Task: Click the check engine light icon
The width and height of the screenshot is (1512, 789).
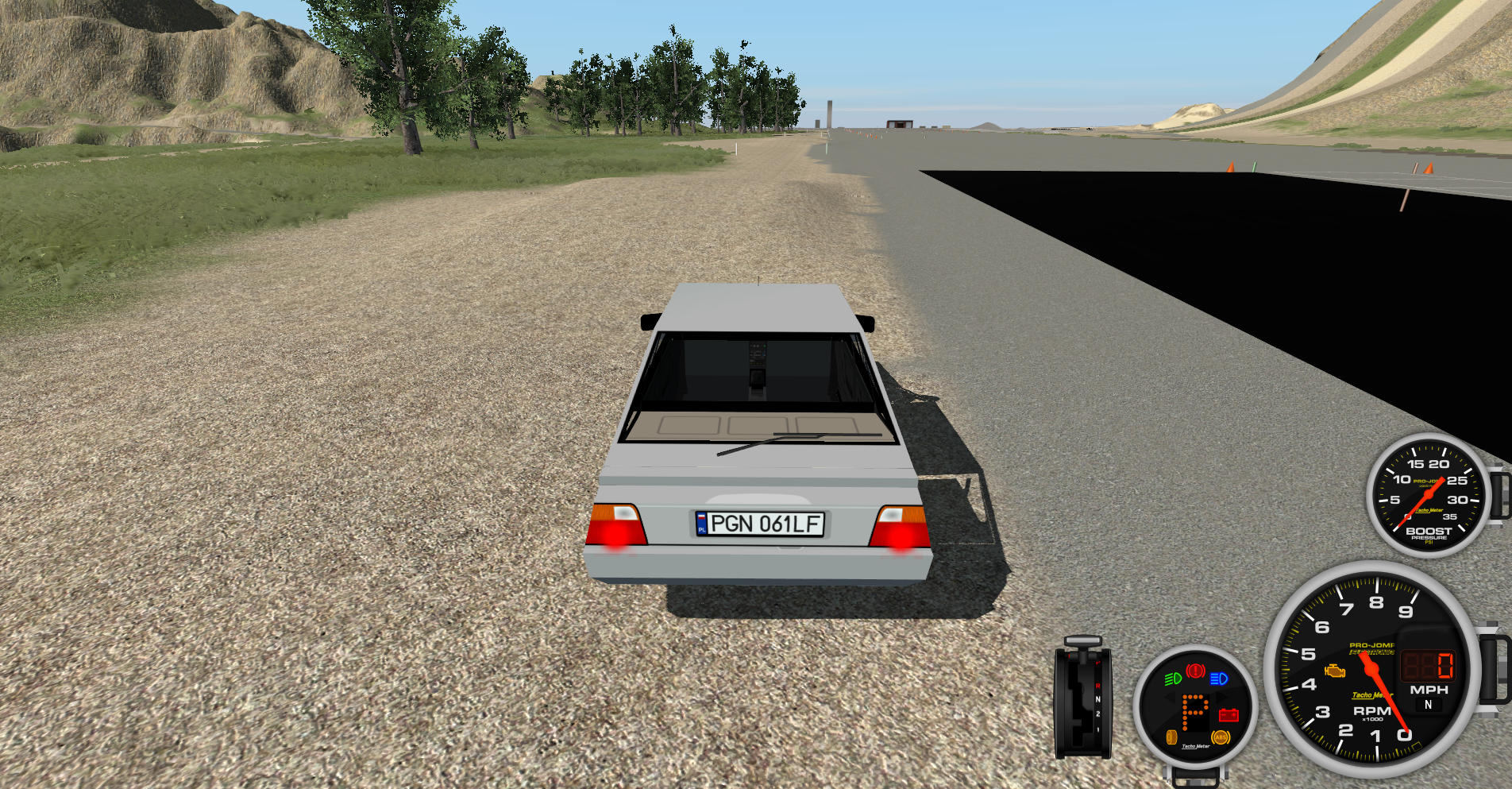Action: coord(1335,671)
